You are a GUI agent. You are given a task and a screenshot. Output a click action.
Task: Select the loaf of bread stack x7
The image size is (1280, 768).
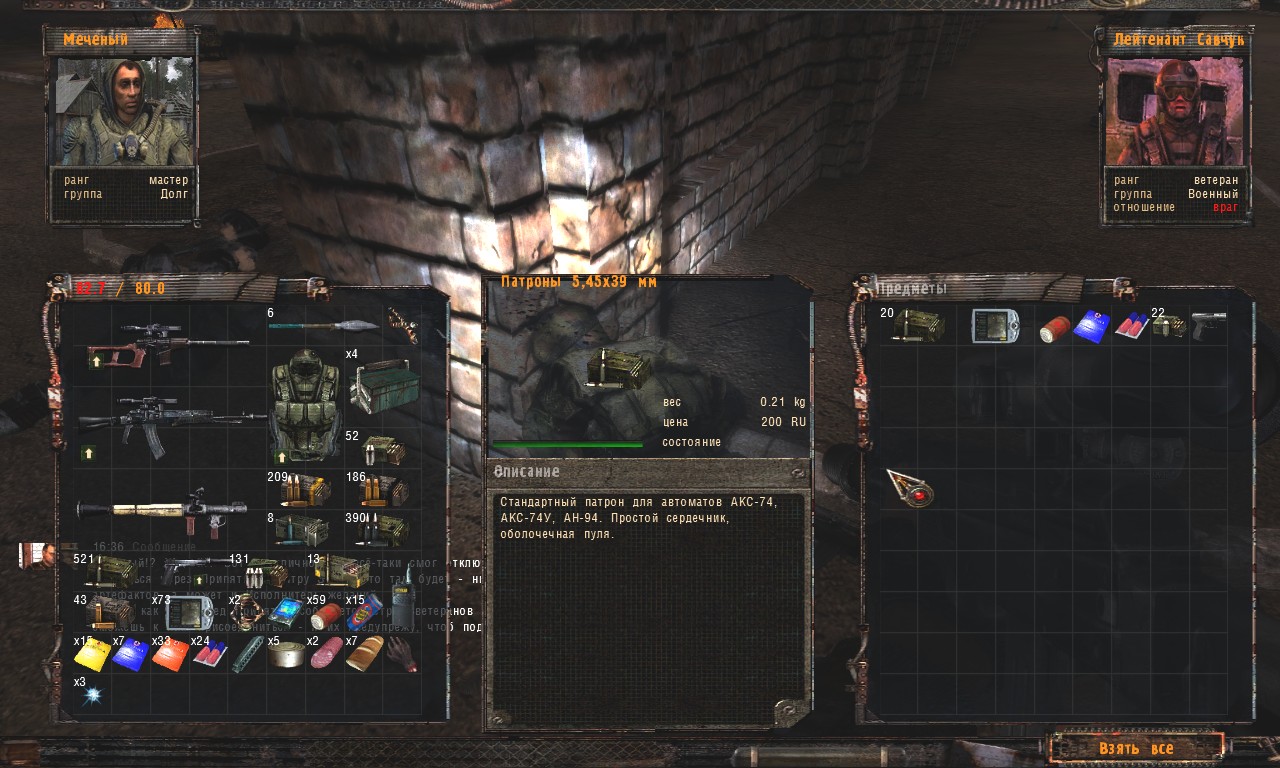(x=364, y=653)
